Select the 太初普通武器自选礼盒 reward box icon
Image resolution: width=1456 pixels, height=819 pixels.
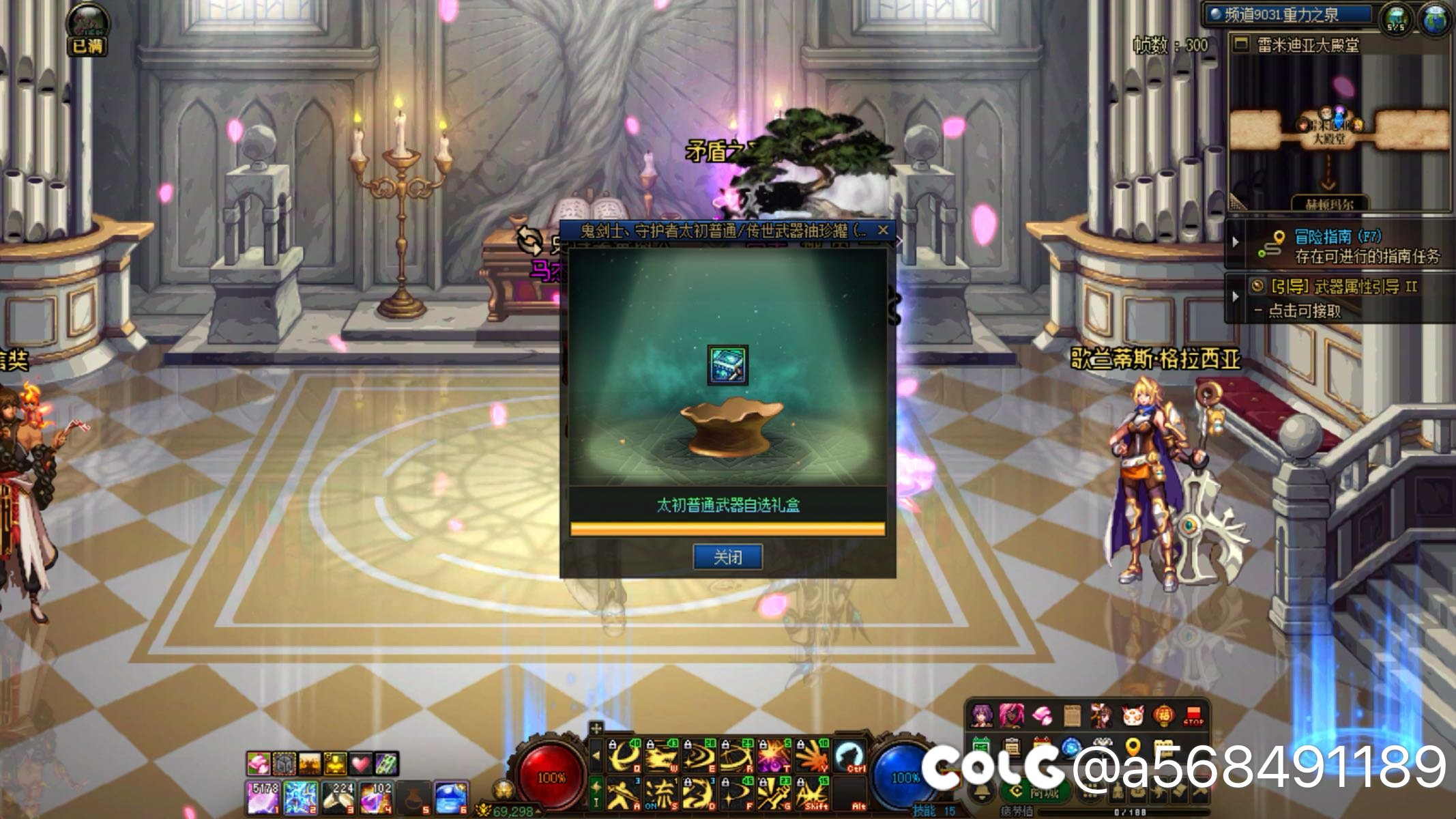point(727,365)
